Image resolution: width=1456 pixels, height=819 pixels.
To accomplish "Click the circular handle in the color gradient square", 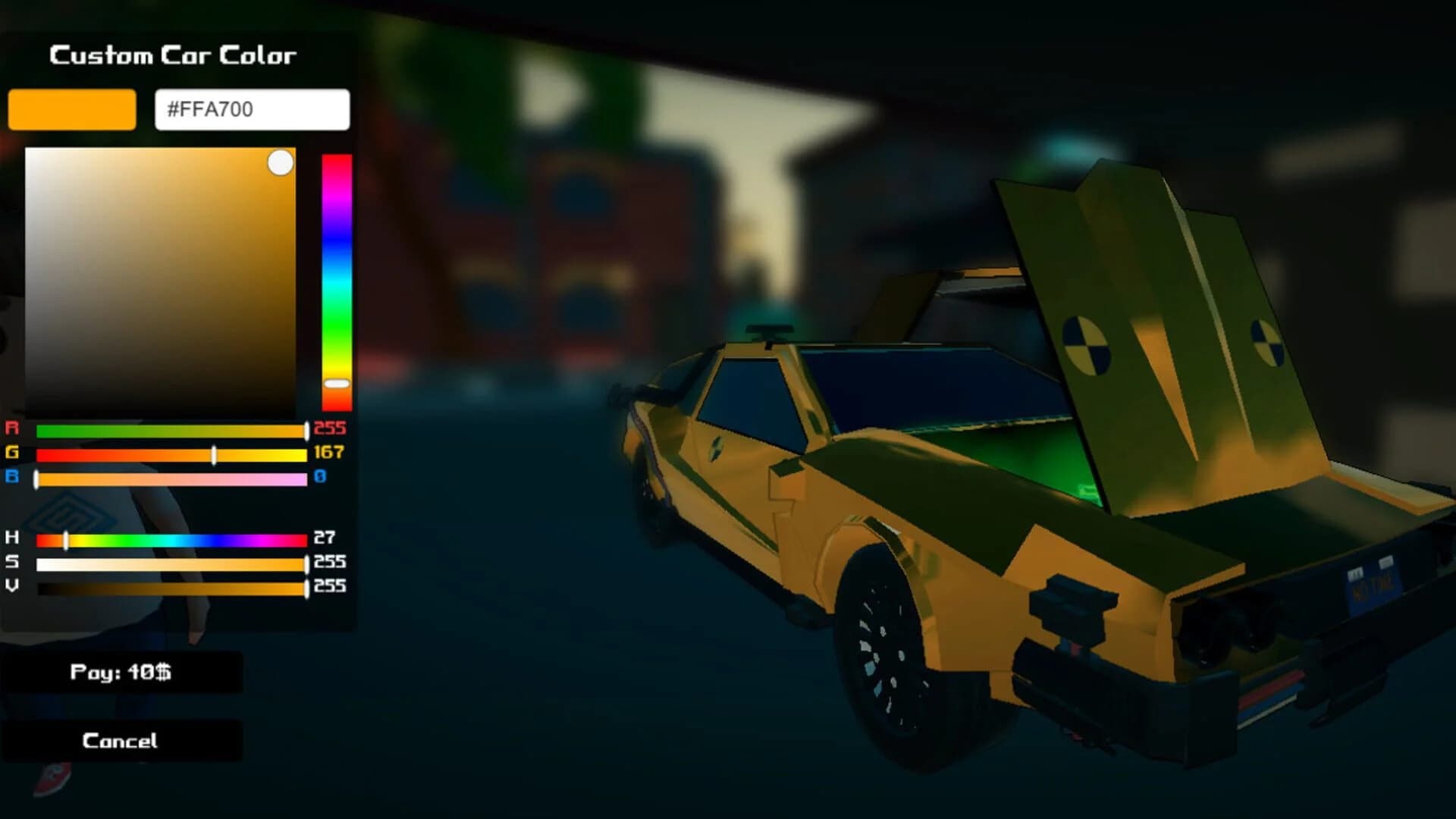I will click(281, 161).
